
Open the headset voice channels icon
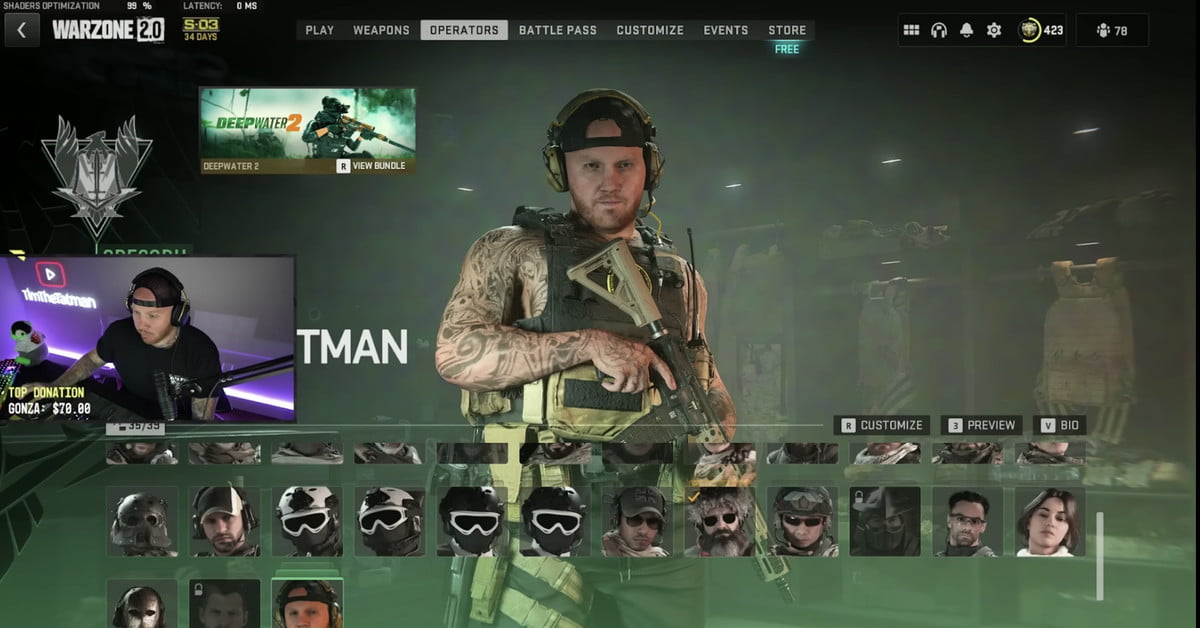click(938, 30)
